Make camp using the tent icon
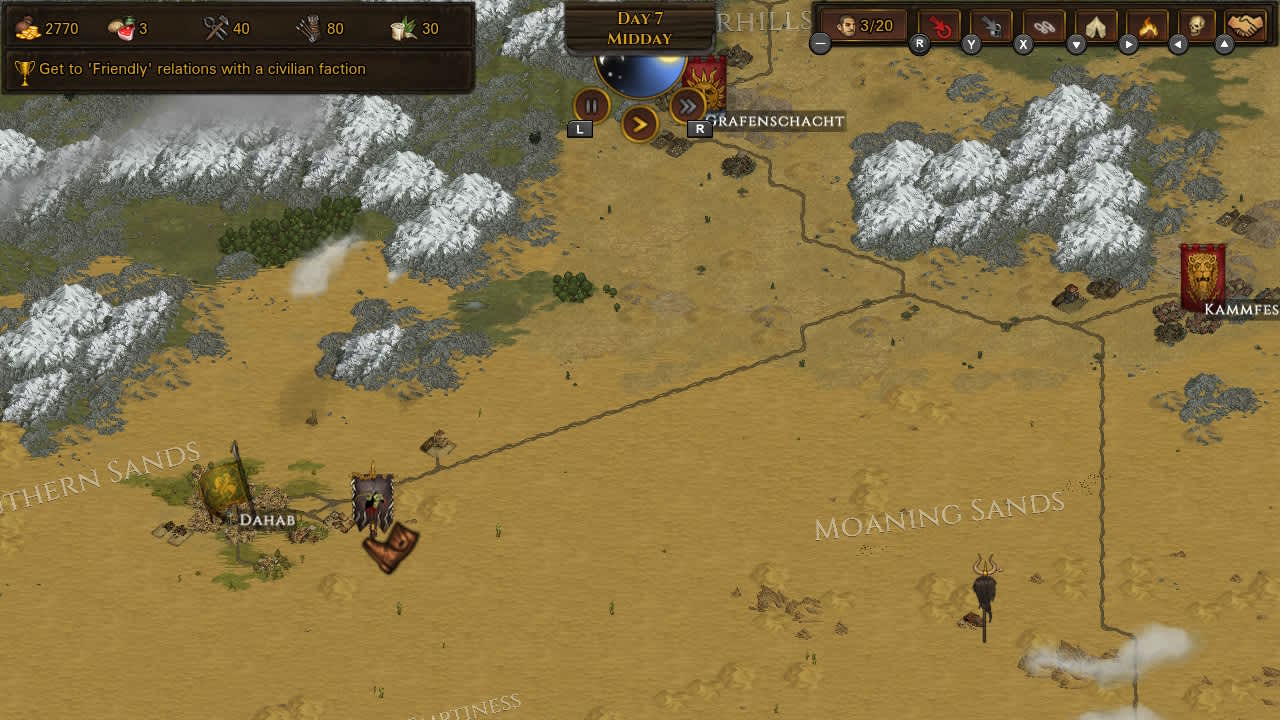This screenshot has width=1280, height=720. tap(1094, 27)
